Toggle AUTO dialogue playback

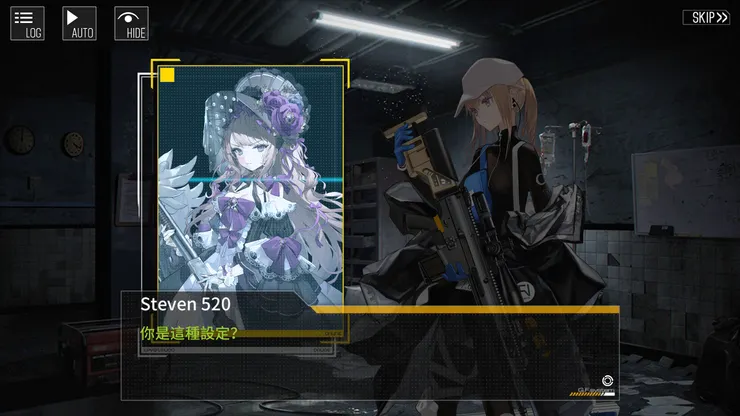[79, 23]
